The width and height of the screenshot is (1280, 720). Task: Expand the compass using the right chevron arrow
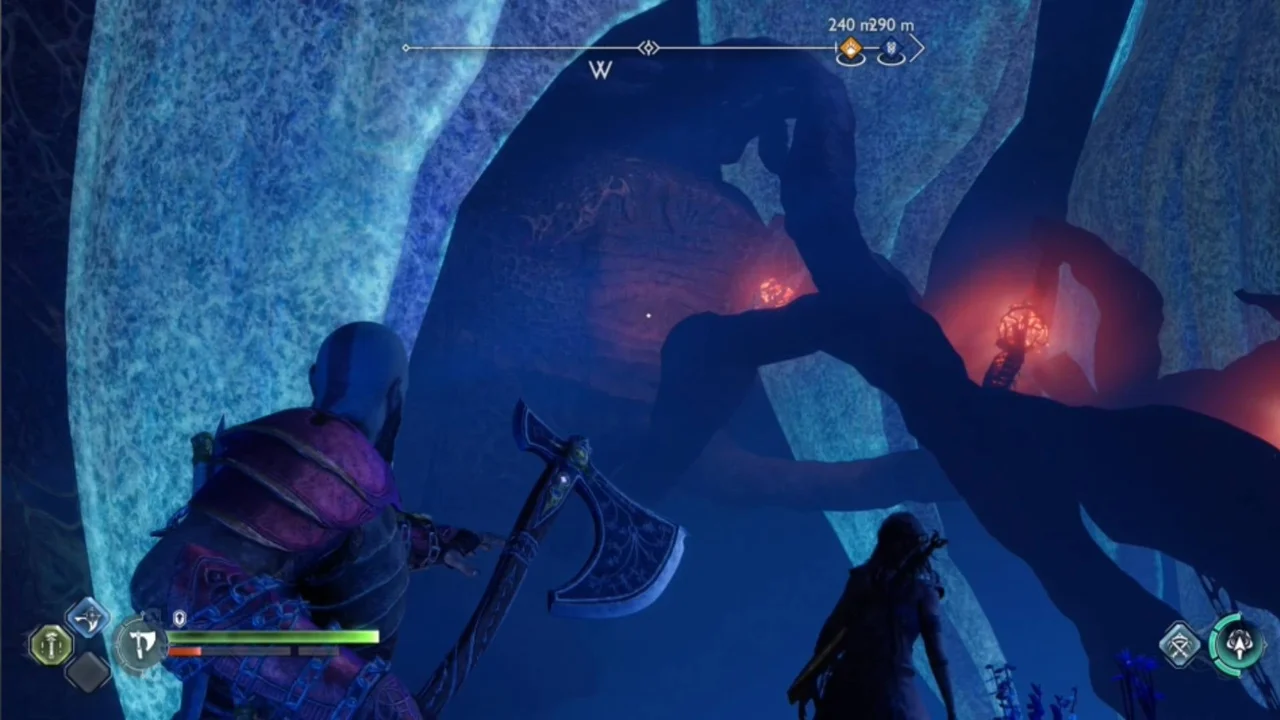(x=918, y=48)
